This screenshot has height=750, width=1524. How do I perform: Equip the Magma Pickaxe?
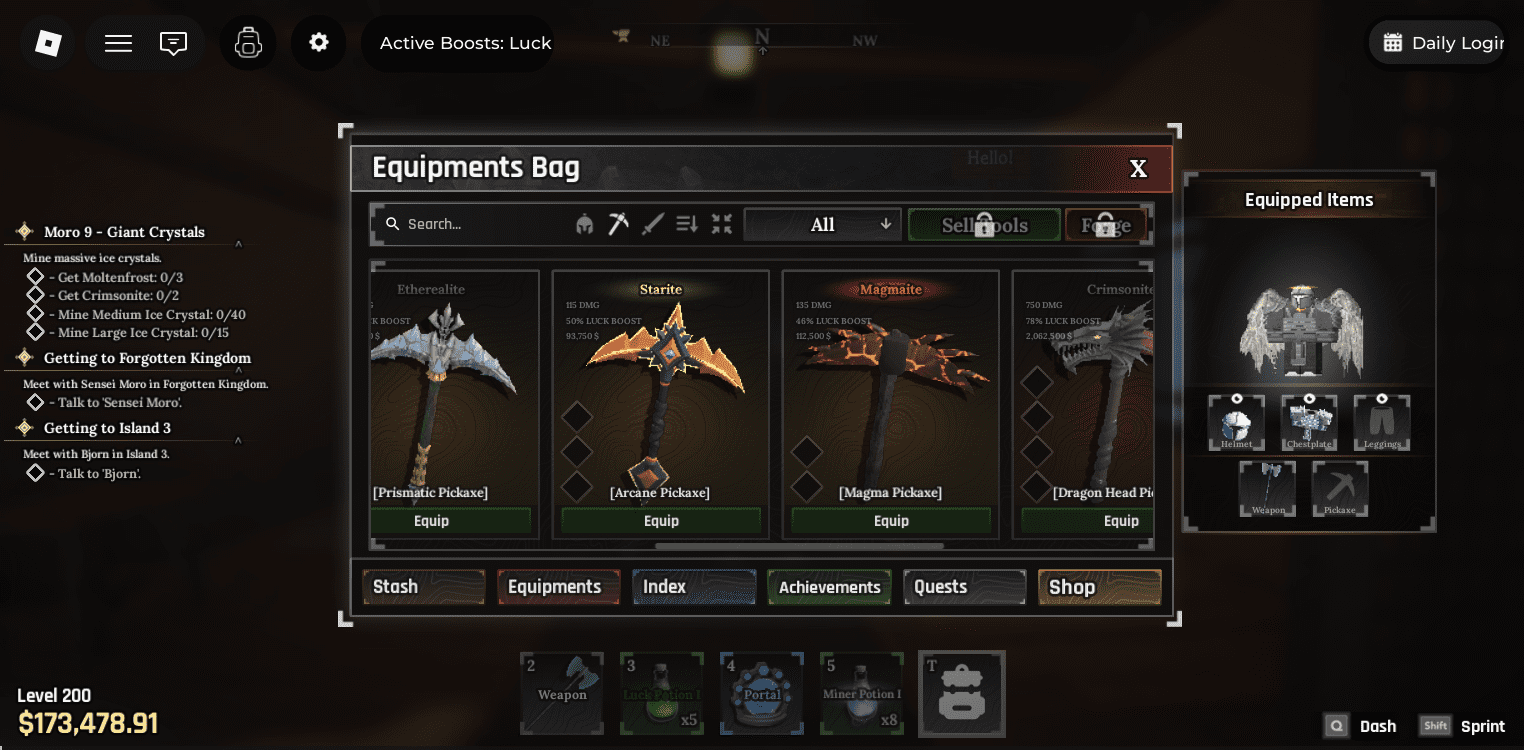point(891,521)
